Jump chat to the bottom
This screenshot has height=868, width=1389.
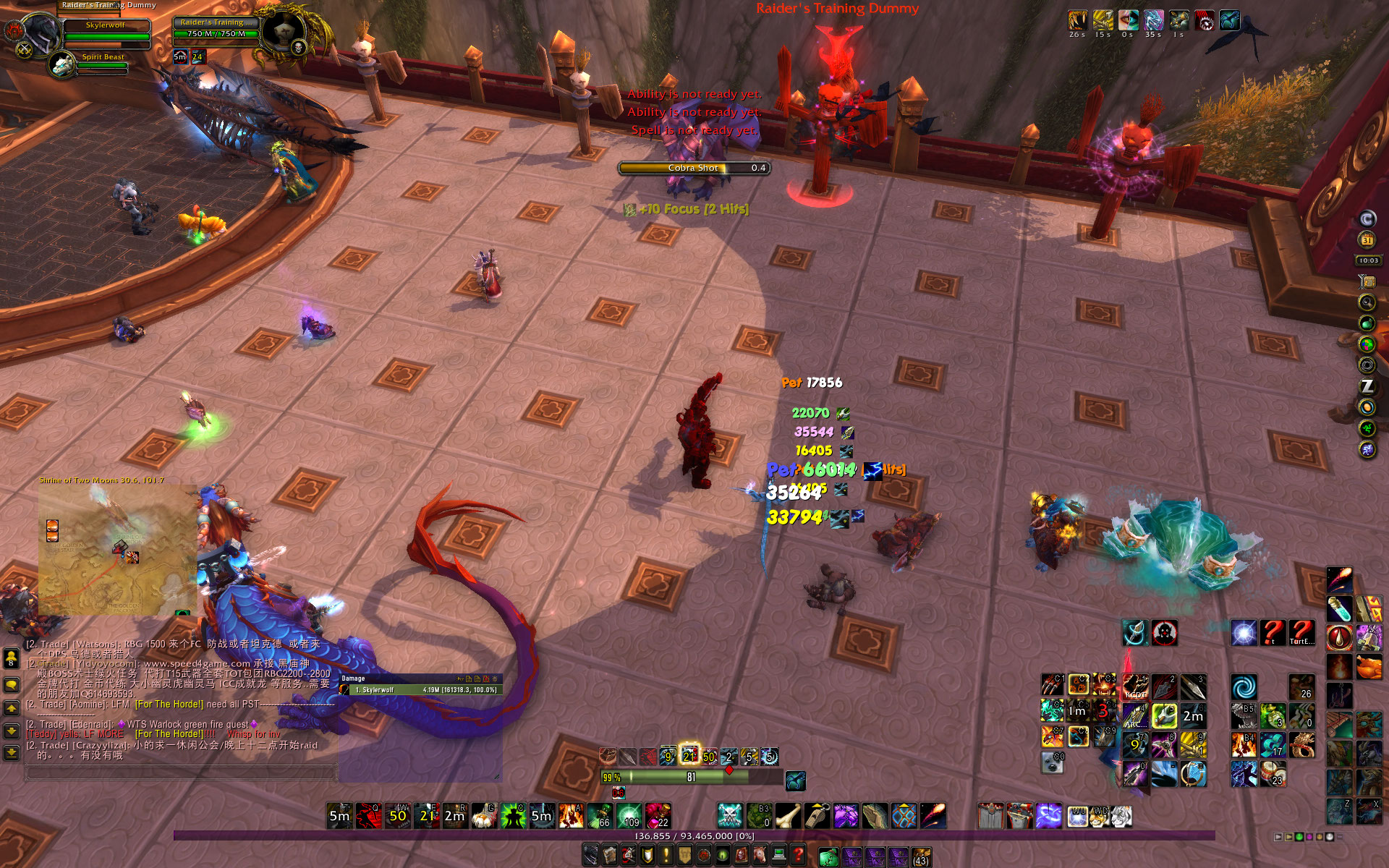tap(12, 753)
